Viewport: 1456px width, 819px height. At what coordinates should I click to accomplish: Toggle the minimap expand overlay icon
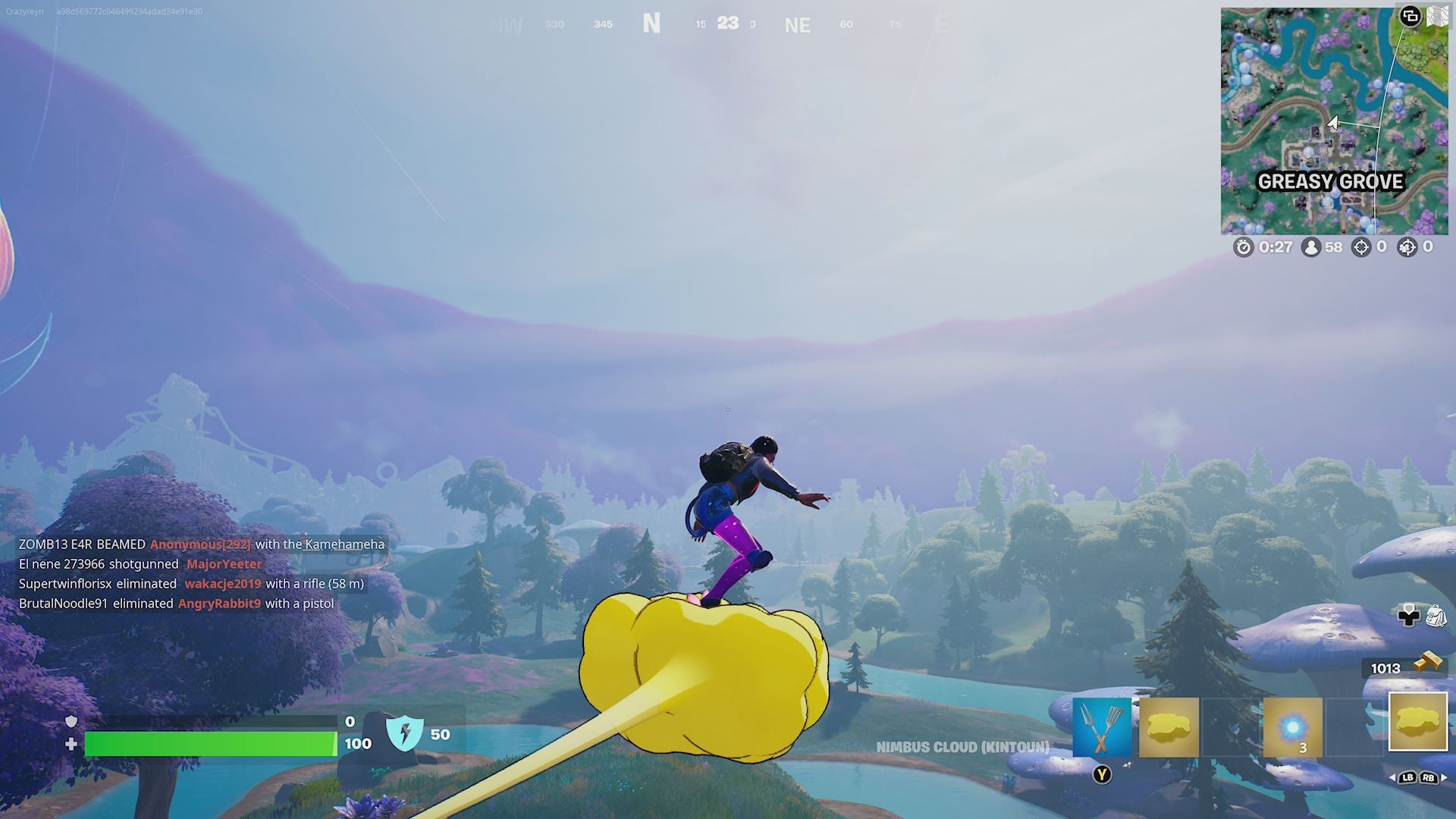(1410, 17)
